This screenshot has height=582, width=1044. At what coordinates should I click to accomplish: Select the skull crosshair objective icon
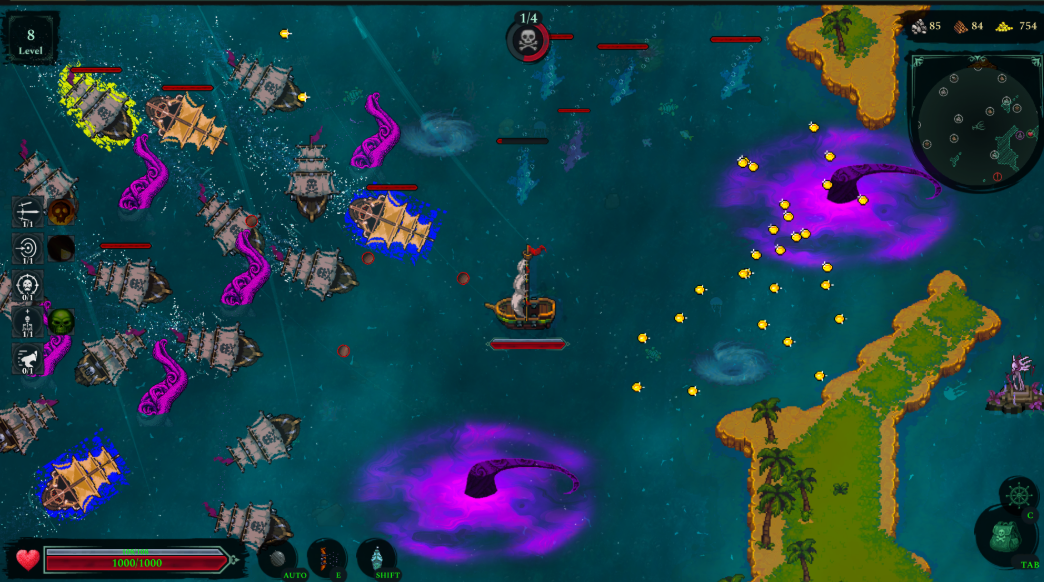[x=27, y=284]
